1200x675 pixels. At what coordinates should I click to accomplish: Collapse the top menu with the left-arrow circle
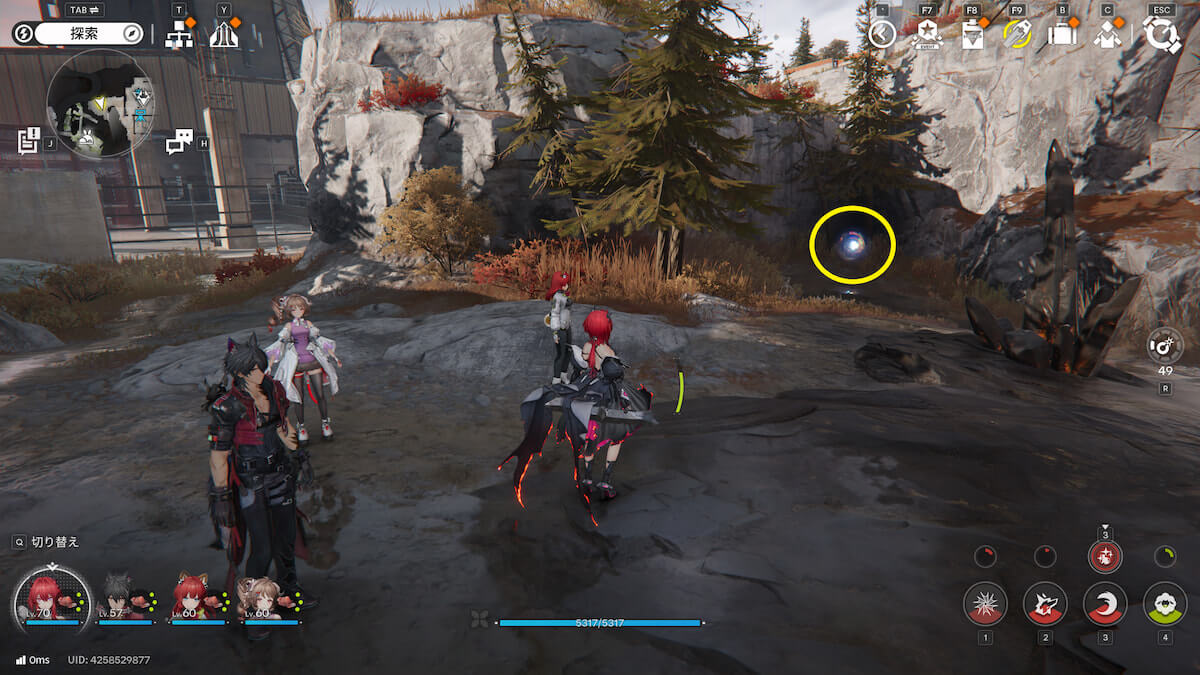coord(881,35)
